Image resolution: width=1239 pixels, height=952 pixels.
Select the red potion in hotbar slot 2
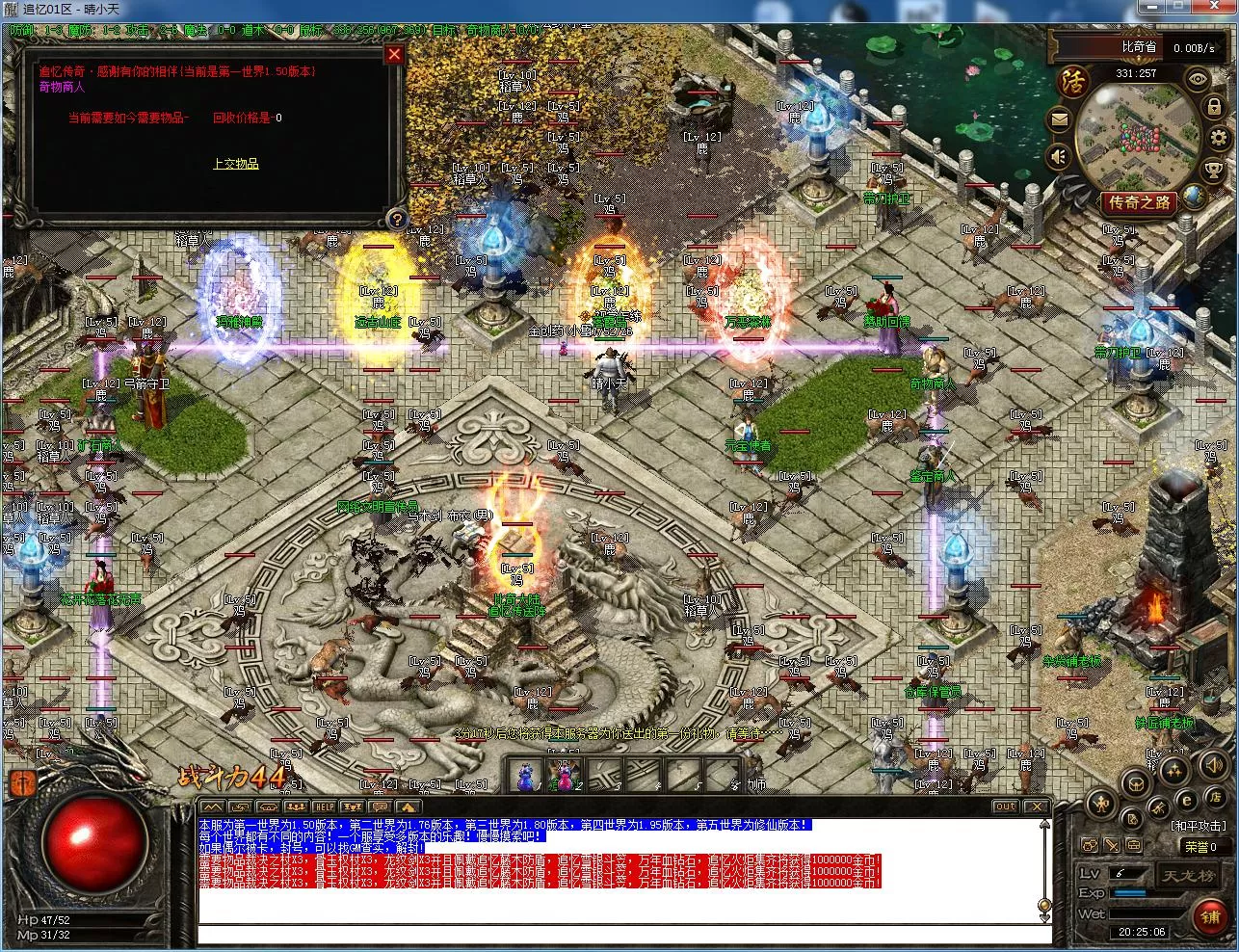coord(564,774)
